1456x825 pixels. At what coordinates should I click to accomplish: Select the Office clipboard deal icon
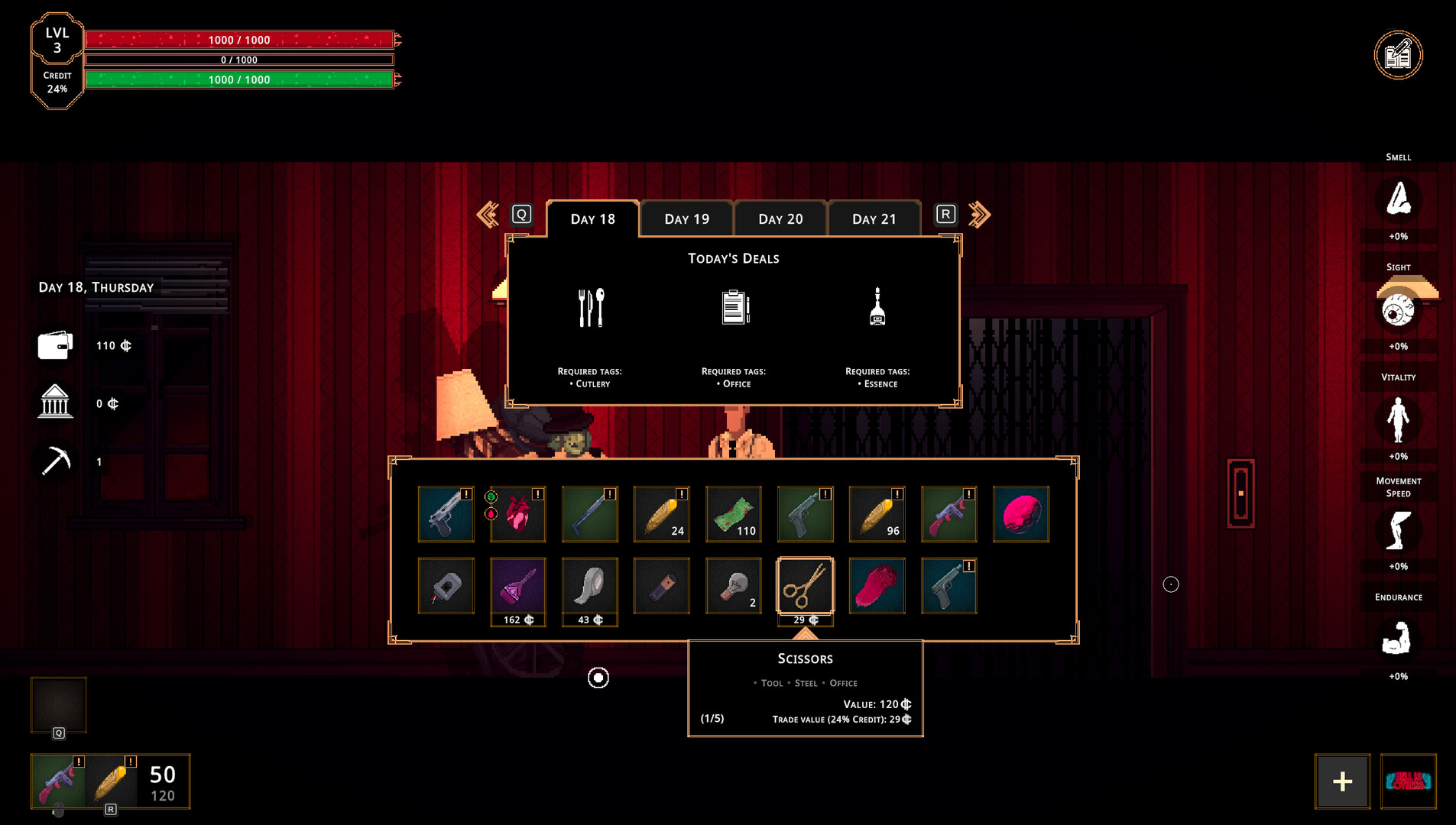pyautogui.click(x=734, y=306)
